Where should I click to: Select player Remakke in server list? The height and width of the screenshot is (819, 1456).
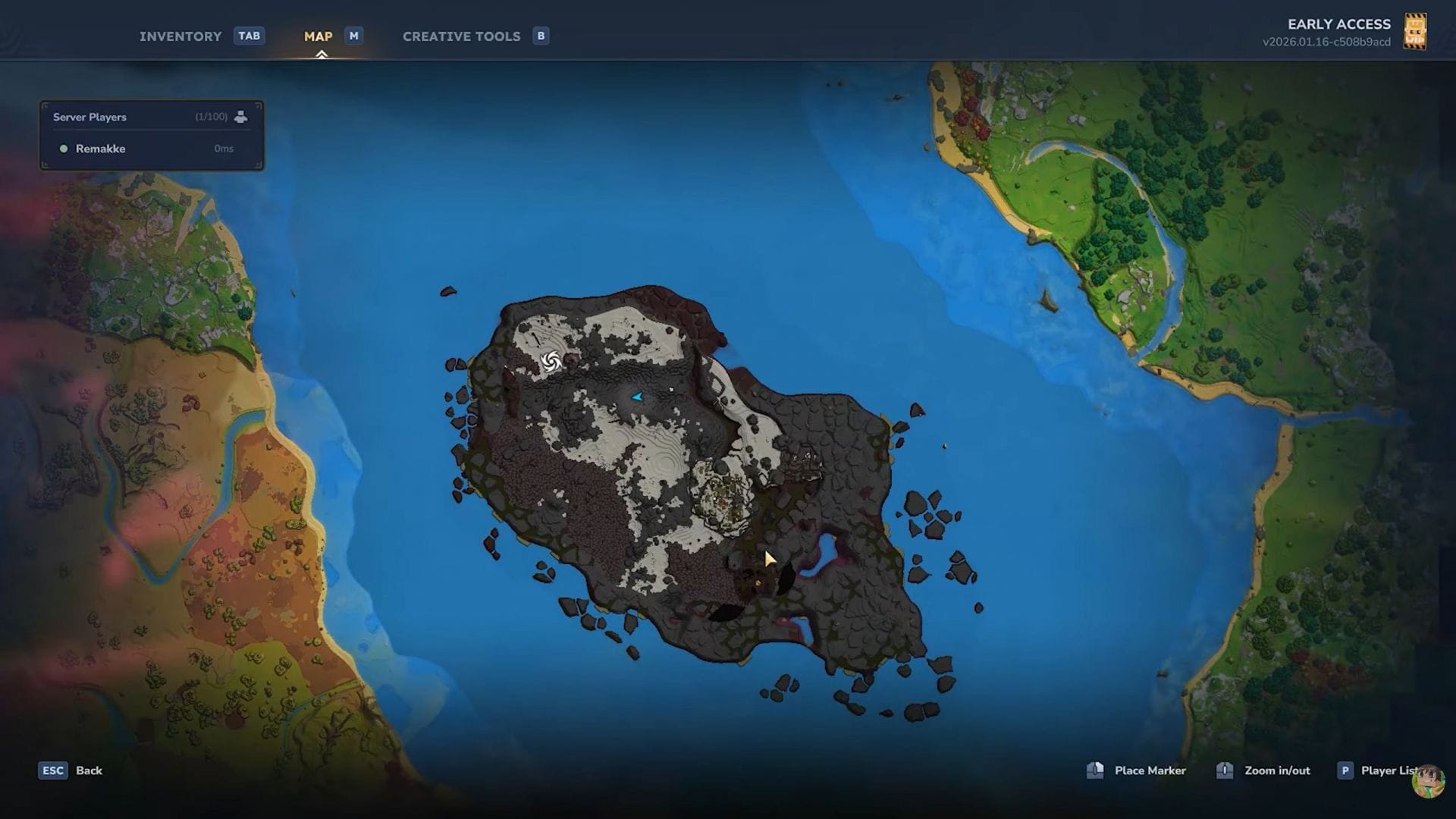pos(100,149)
